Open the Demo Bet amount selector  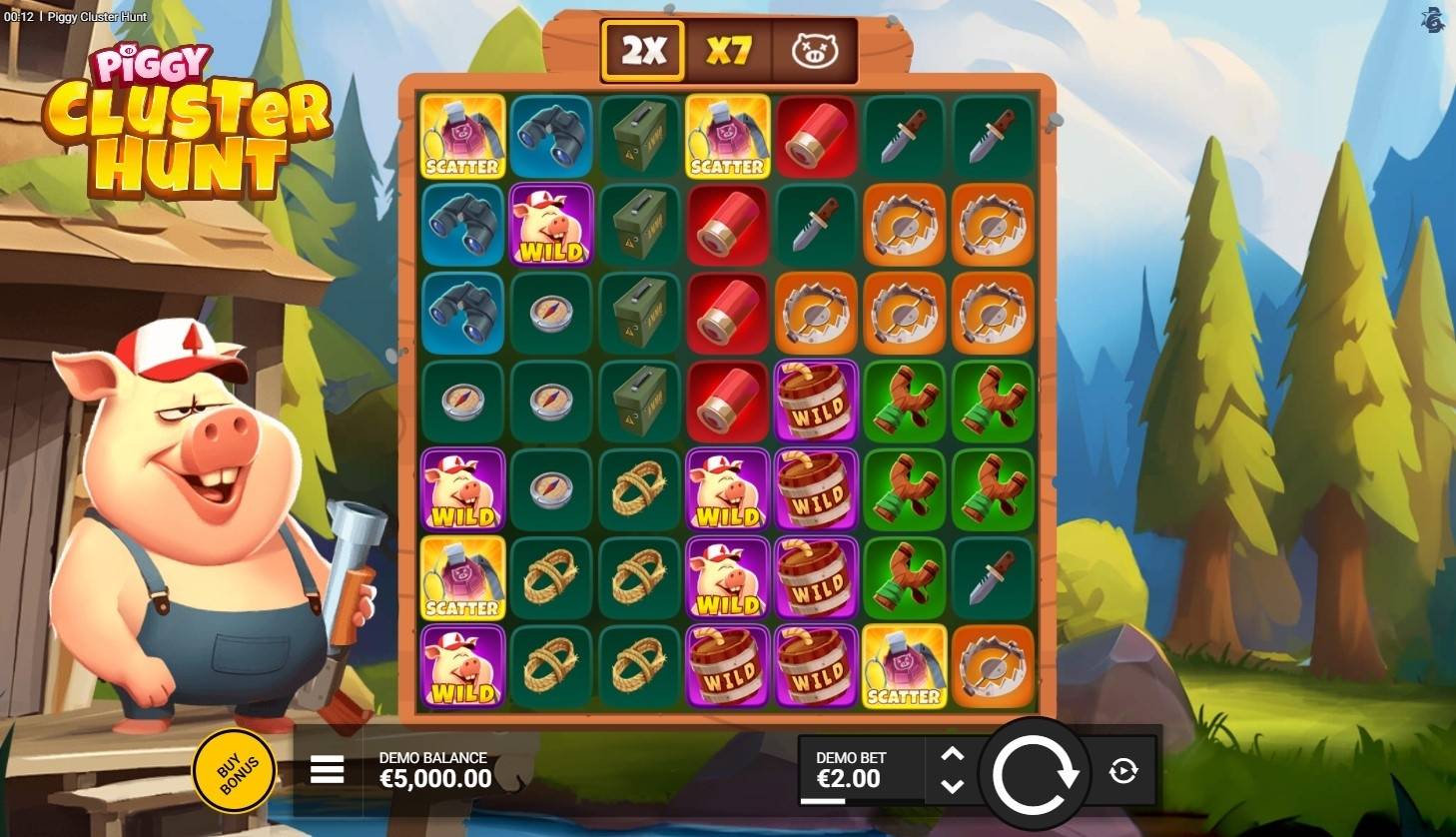pyautogui.click(x=852, y=769)
